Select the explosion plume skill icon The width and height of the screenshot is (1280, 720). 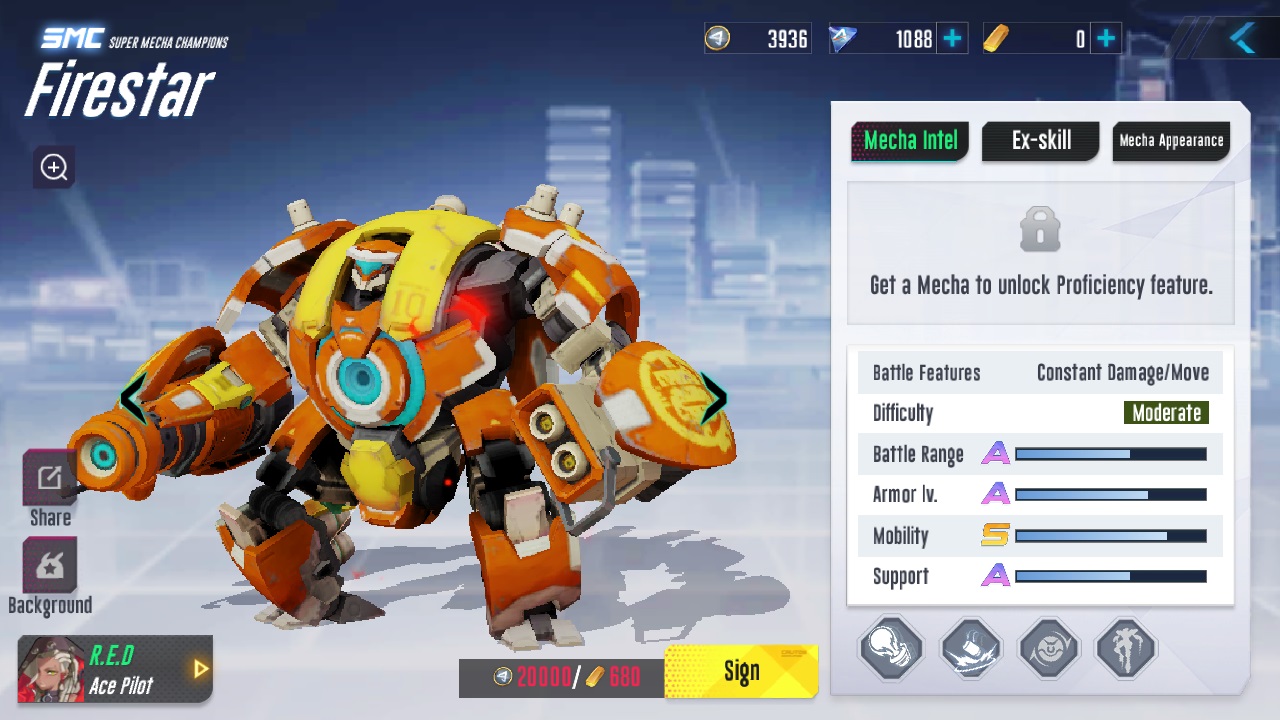point(1127,649)
